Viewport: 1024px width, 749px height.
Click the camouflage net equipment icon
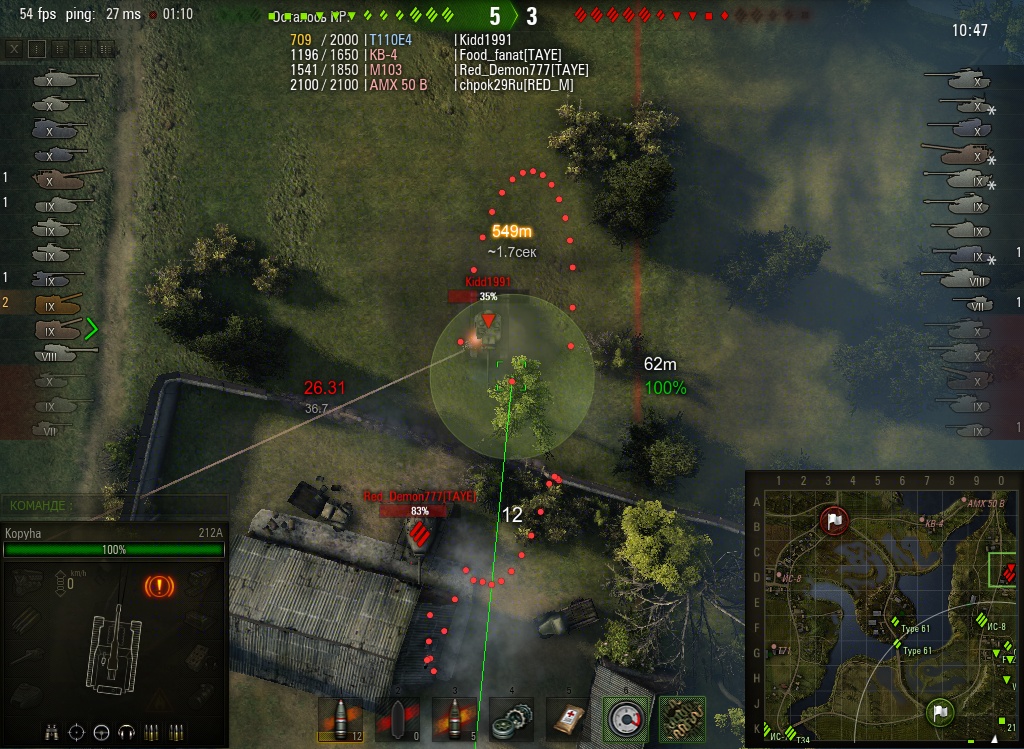[x=682, y=719]
